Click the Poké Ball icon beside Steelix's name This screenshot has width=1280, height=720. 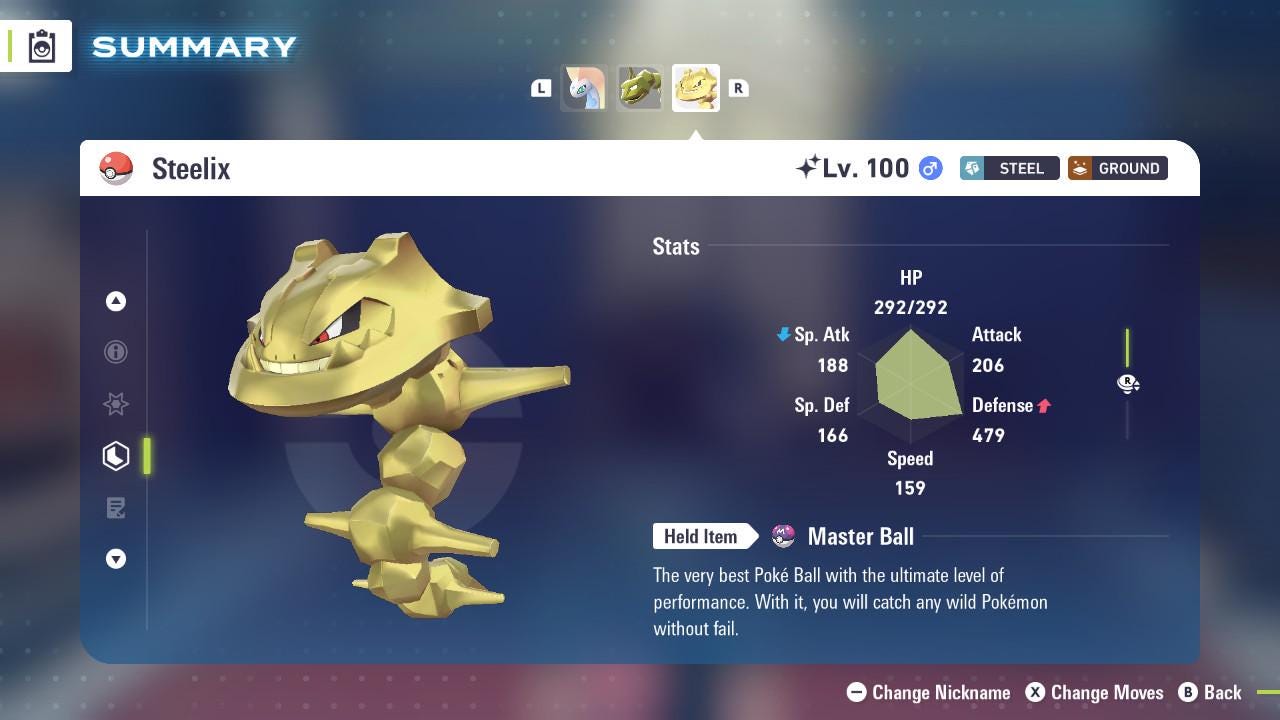pyautogui.click(x=117, y=168)
